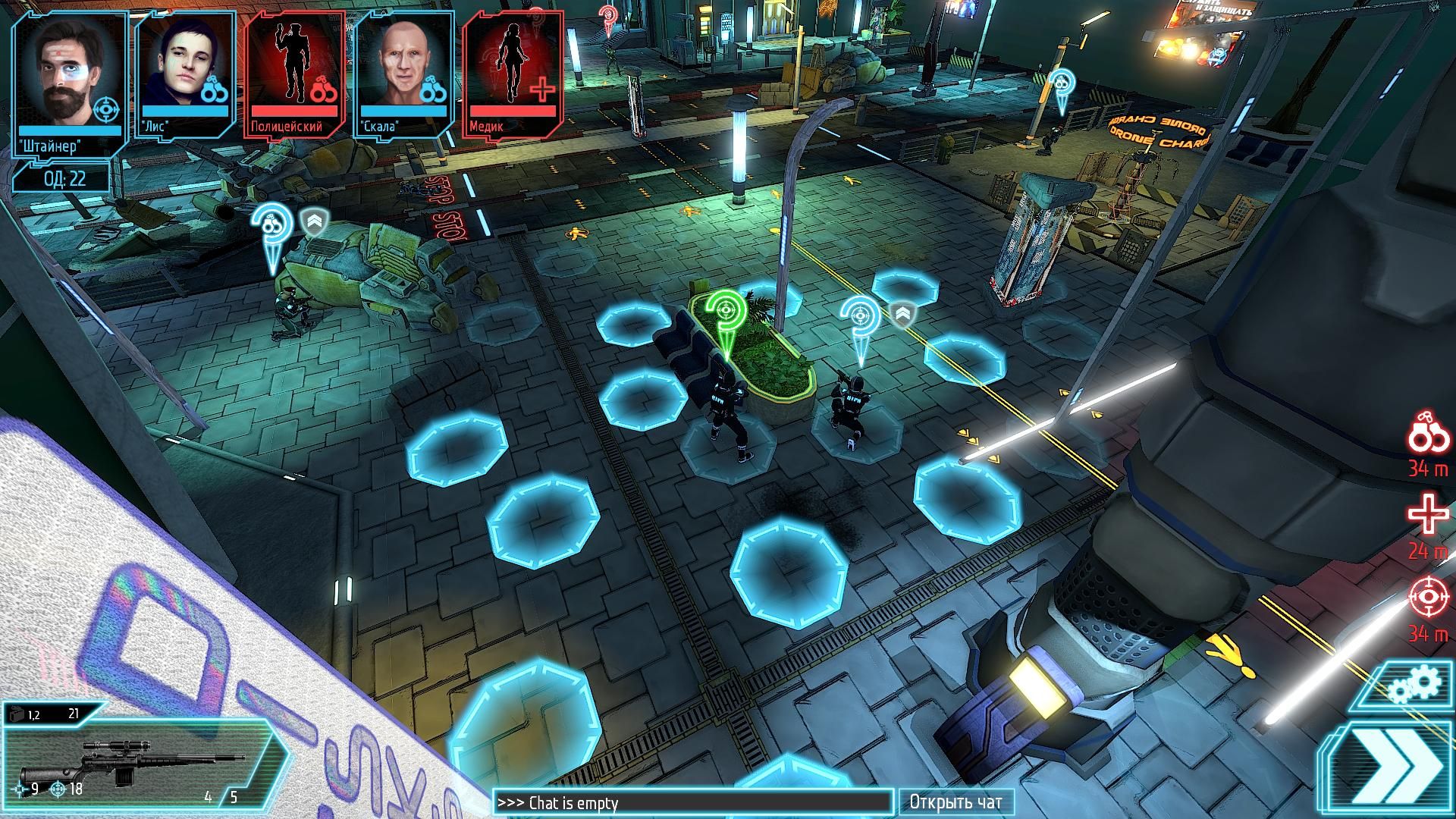Click the "Открыть чат" button

click(x=955, y=802)
